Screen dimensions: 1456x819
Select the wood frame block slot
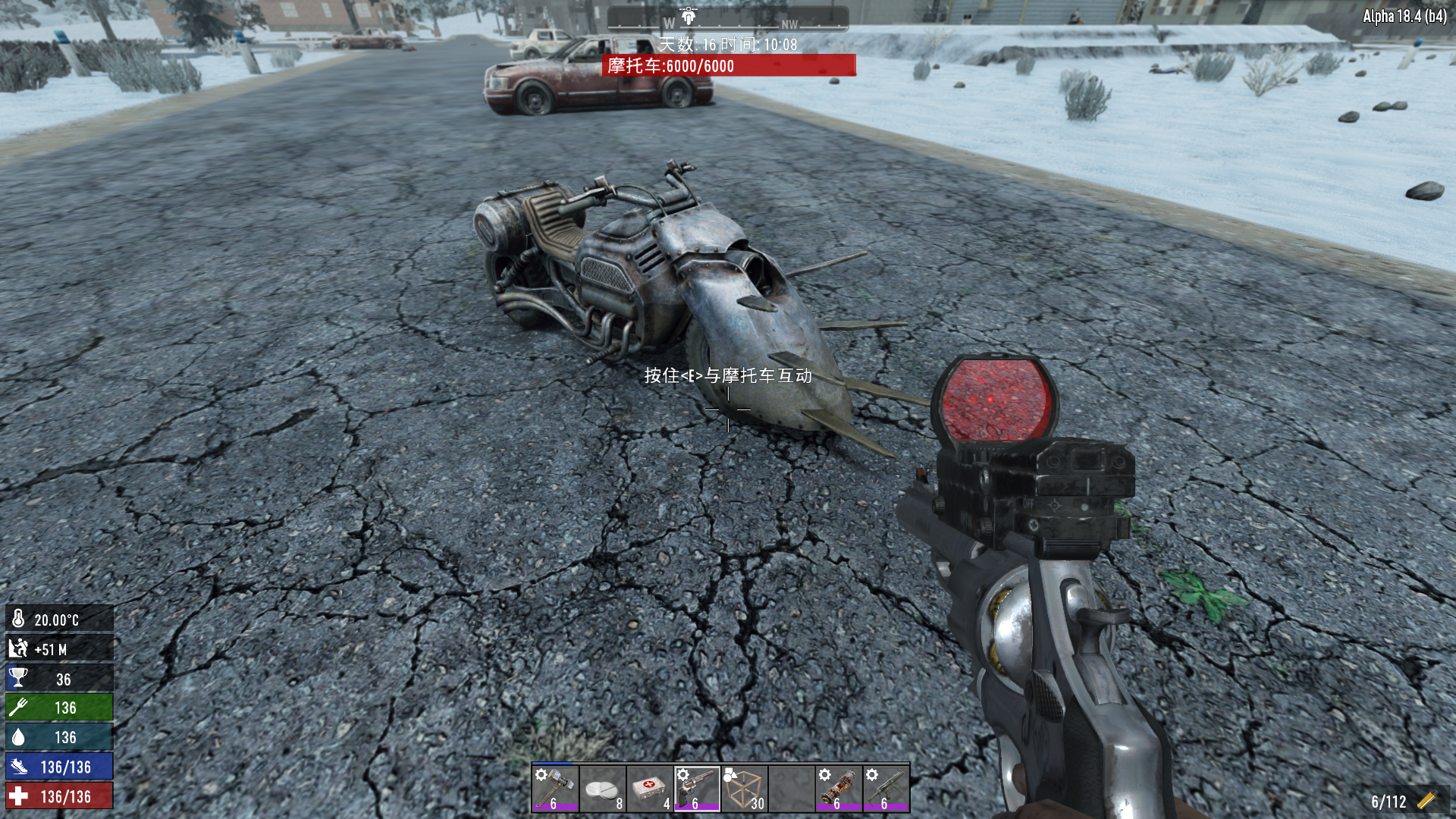(x=744, y=789)
